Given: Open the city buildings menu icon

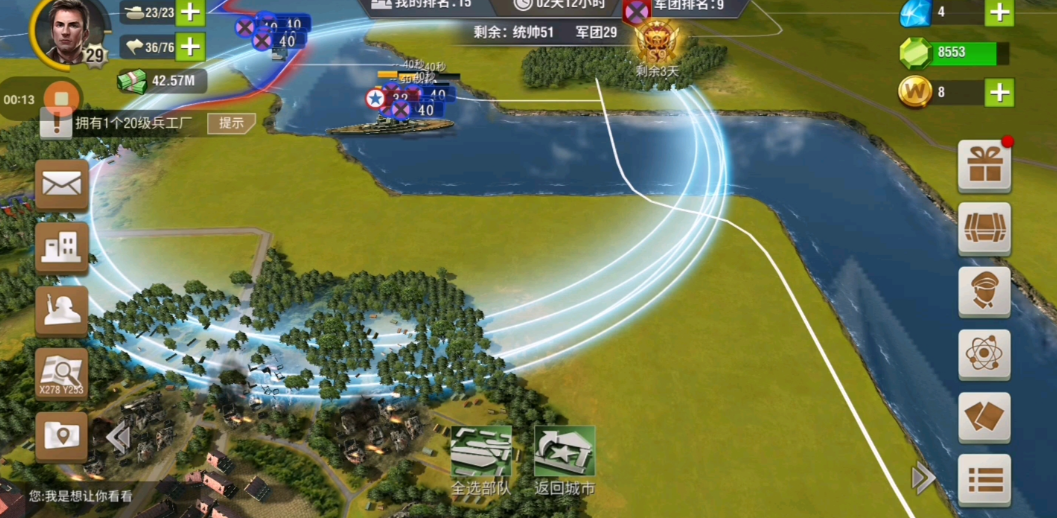Looking at the screenshot, I should [62, 248].
